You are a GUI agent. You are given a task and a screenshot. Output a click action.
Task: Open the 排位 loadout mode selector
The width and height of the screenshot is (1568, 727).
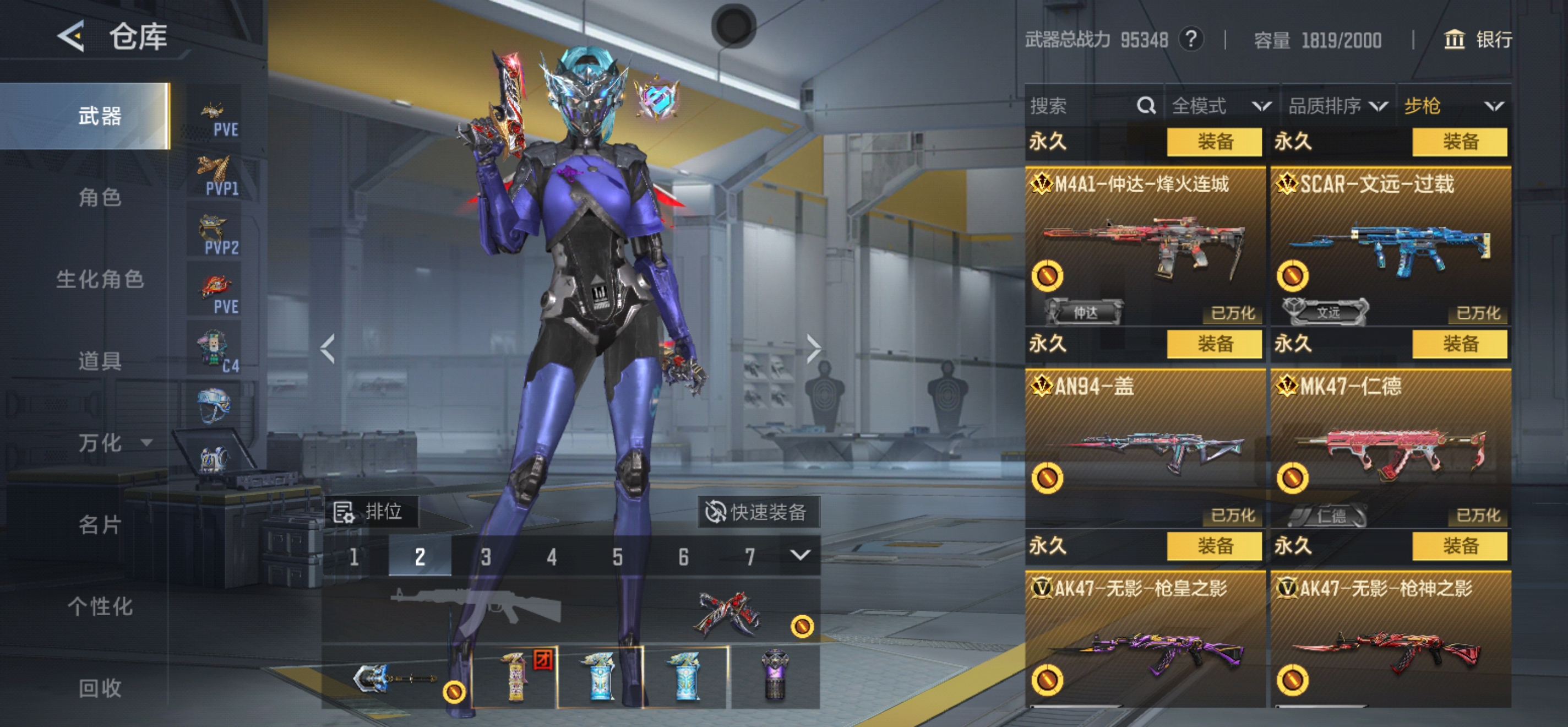click(x=370, y=512)
